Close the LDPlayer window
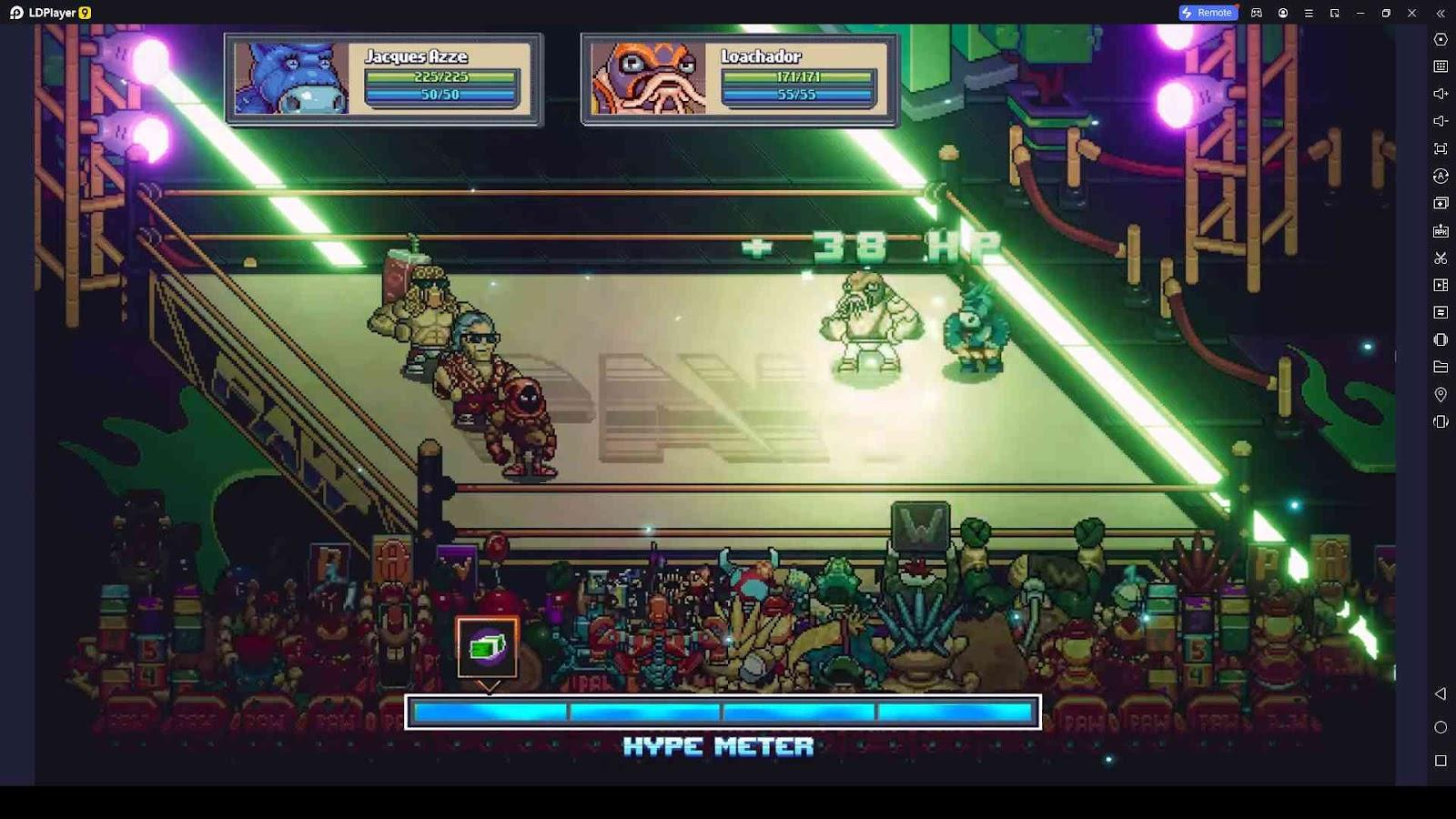This screenshot has height=819, width=1456. point(1411,13)
